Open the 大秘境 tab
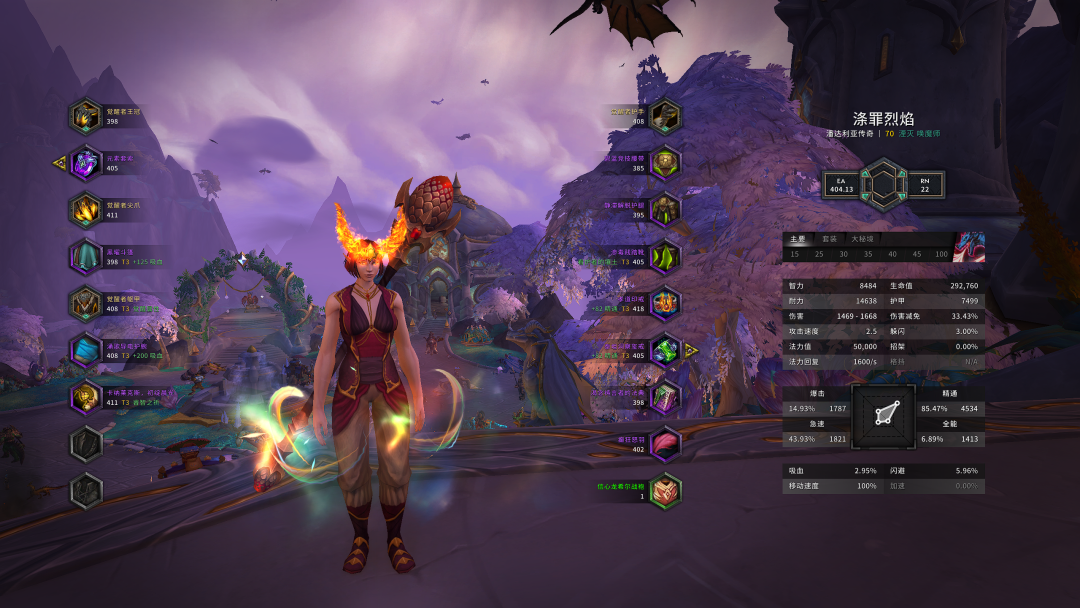This screenshot has height=608, width=1080. click(862, 239)
